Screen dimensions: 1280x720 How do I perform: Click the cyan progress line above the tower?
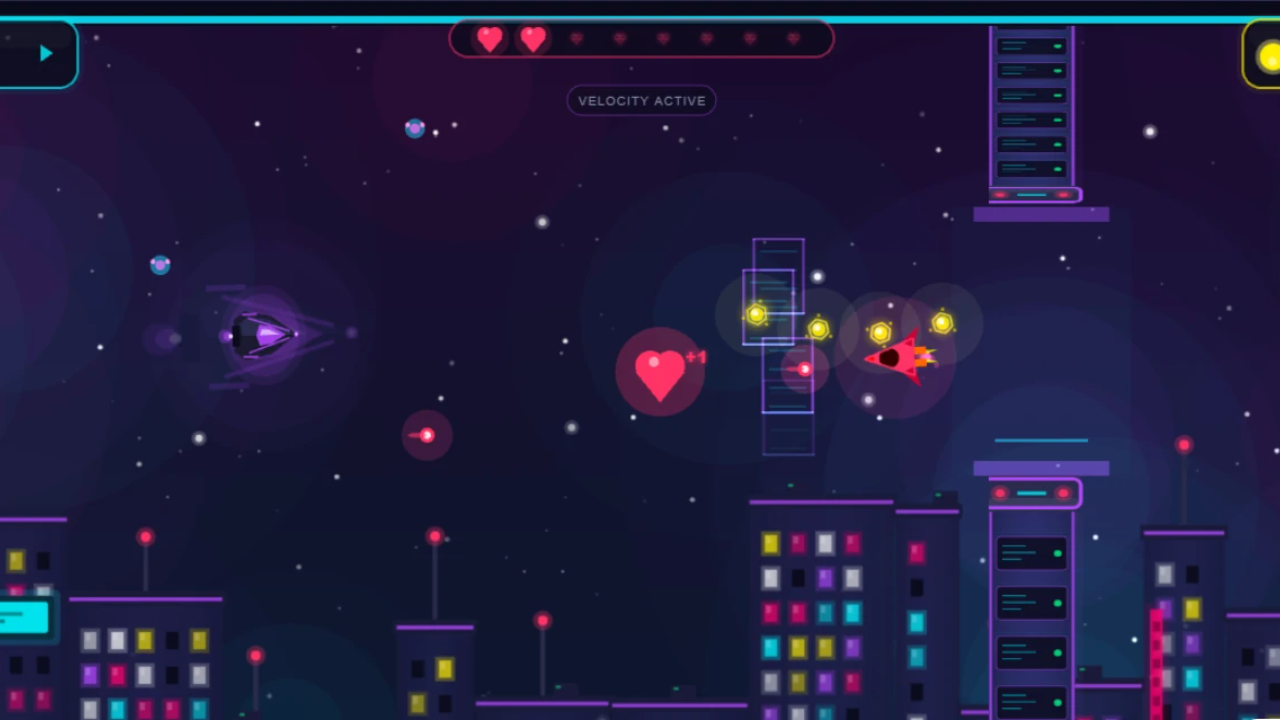coord(1041,440)
